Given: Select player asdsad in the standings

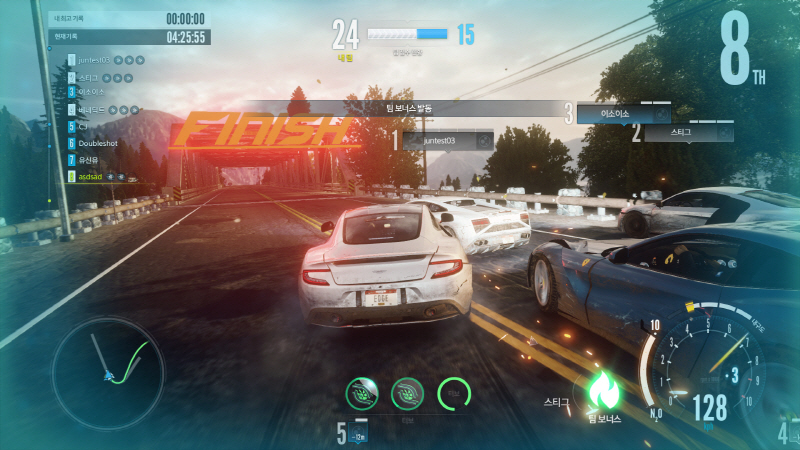Looking at the screenshot, I should [93, 176].
